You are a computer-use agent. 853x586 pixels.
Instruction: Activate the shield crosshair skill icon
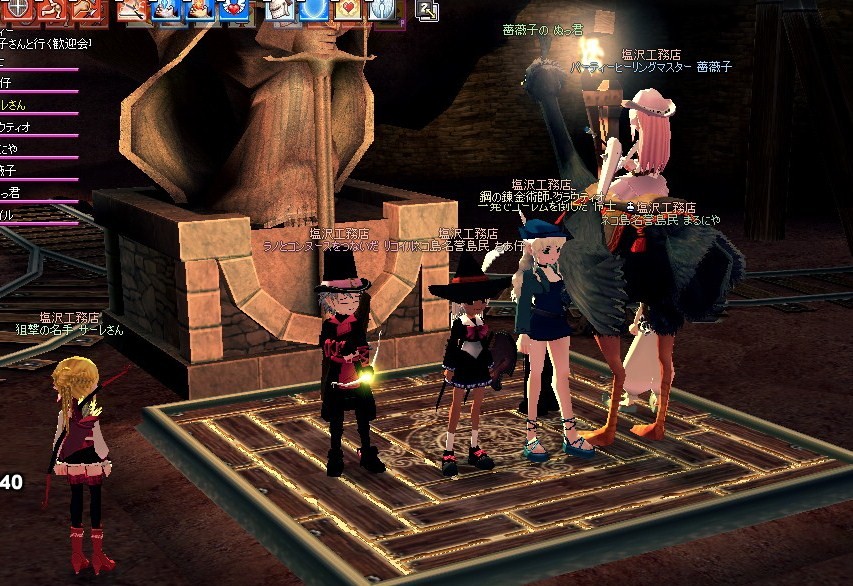17,10
